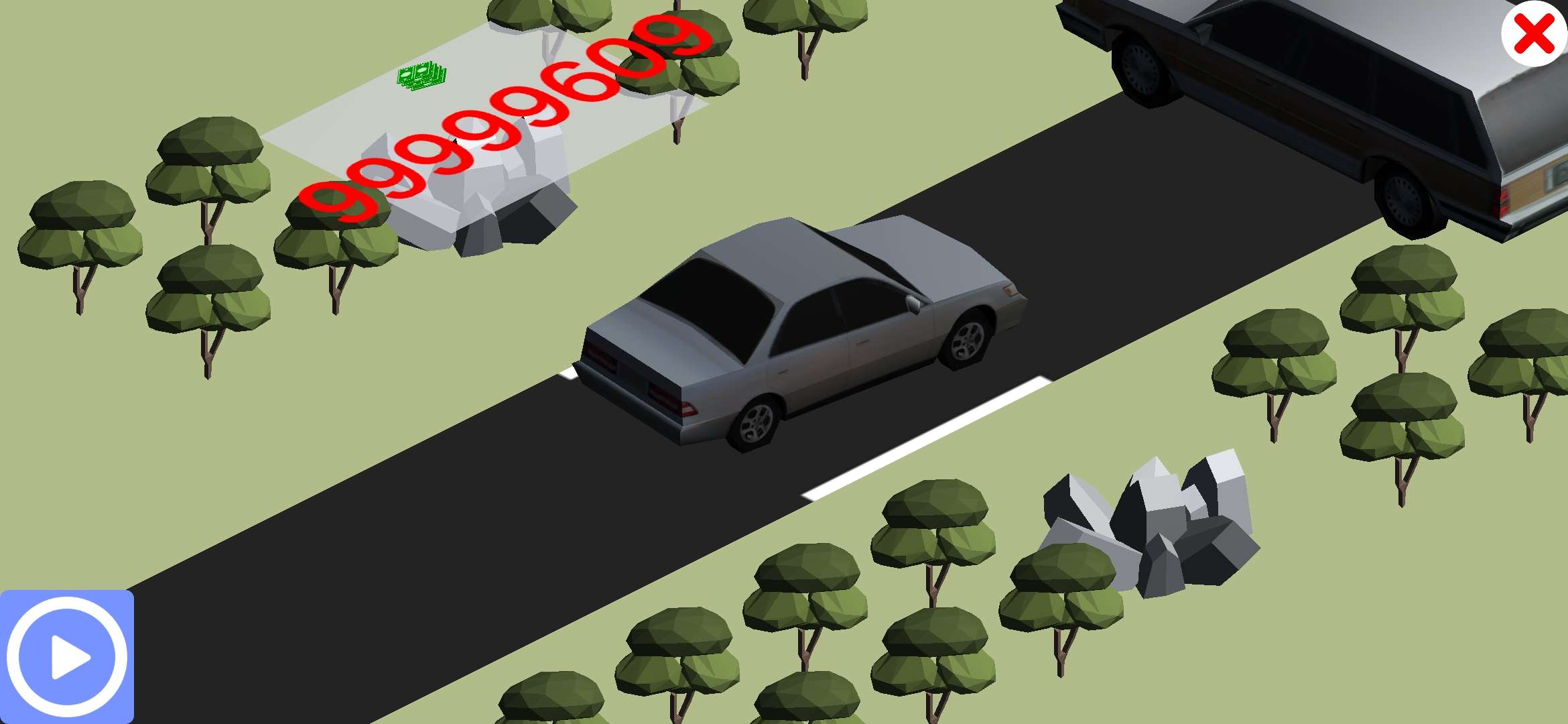The height and width of the screenshot is (724, 1568).
Task: Select the sedan's left side mirror
Action: [913, 303]
